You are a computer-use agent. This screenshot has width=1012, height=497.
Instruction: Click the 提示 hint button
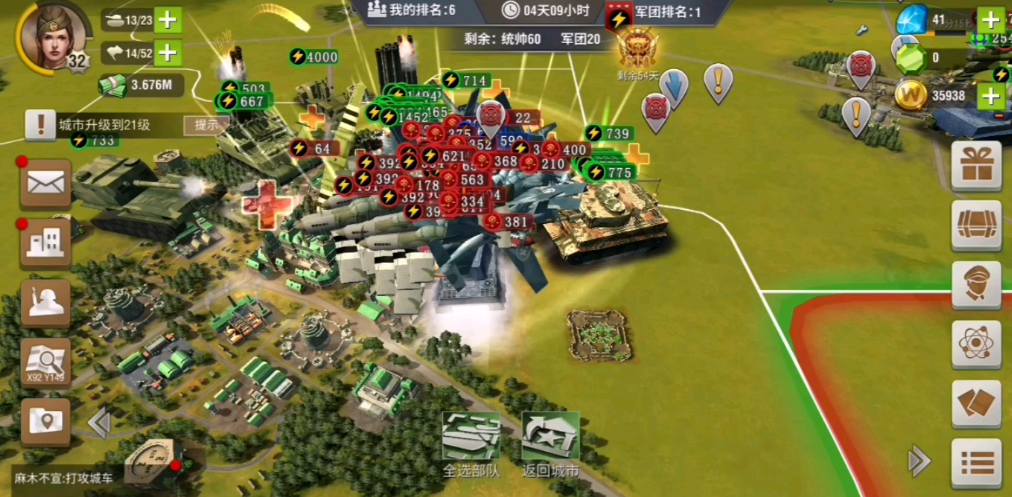point(206,125)
